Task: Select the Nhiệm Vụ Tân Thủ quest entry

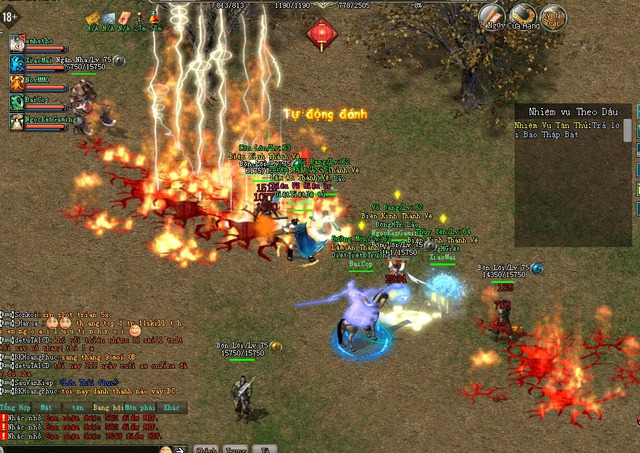Action: (x=570, y=130)
